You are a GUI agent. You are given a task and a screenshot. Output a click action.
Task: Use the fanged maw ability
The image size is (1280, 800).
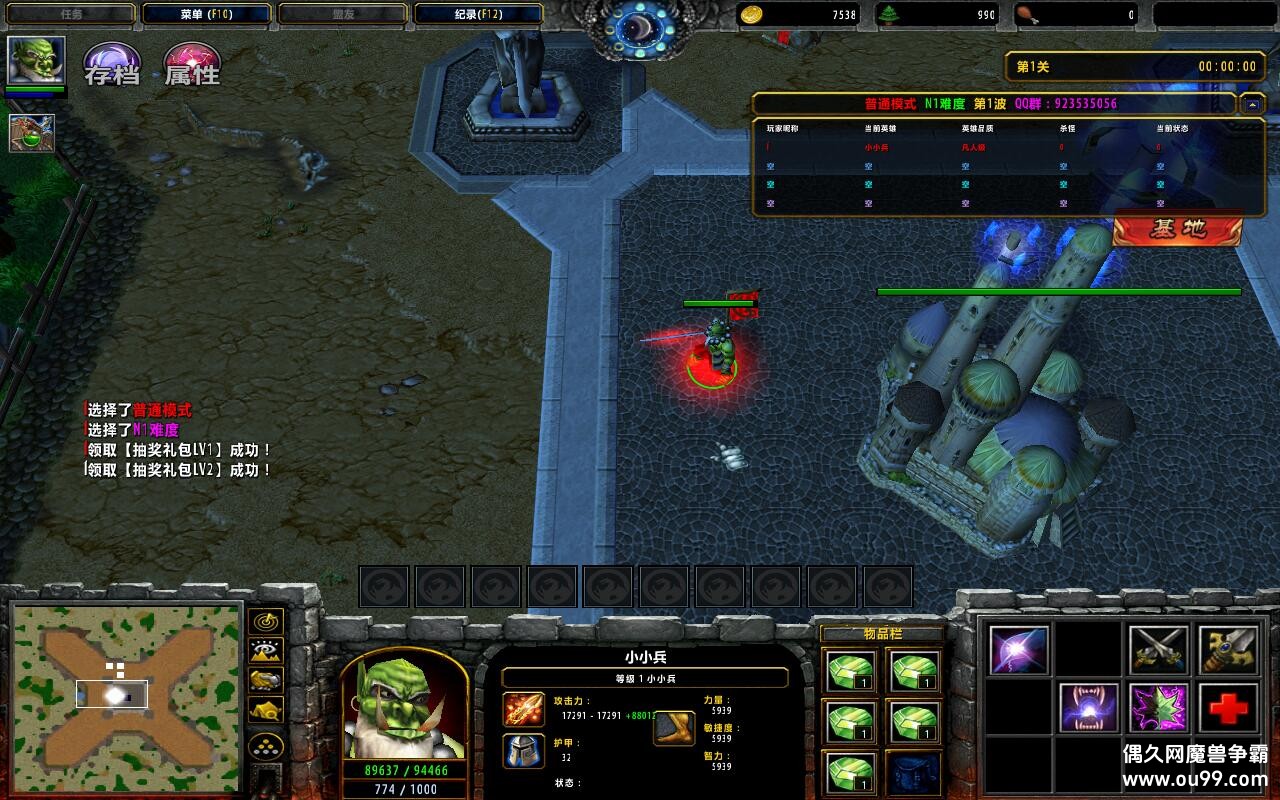point(1089,708)
